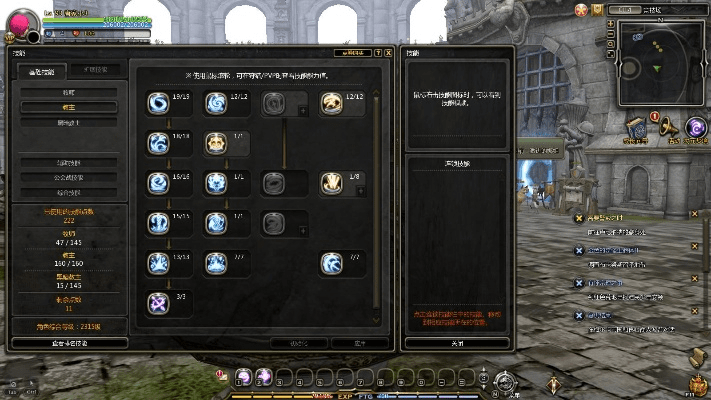
Task: Open the mail envelope notification
Action: (597, 9)
